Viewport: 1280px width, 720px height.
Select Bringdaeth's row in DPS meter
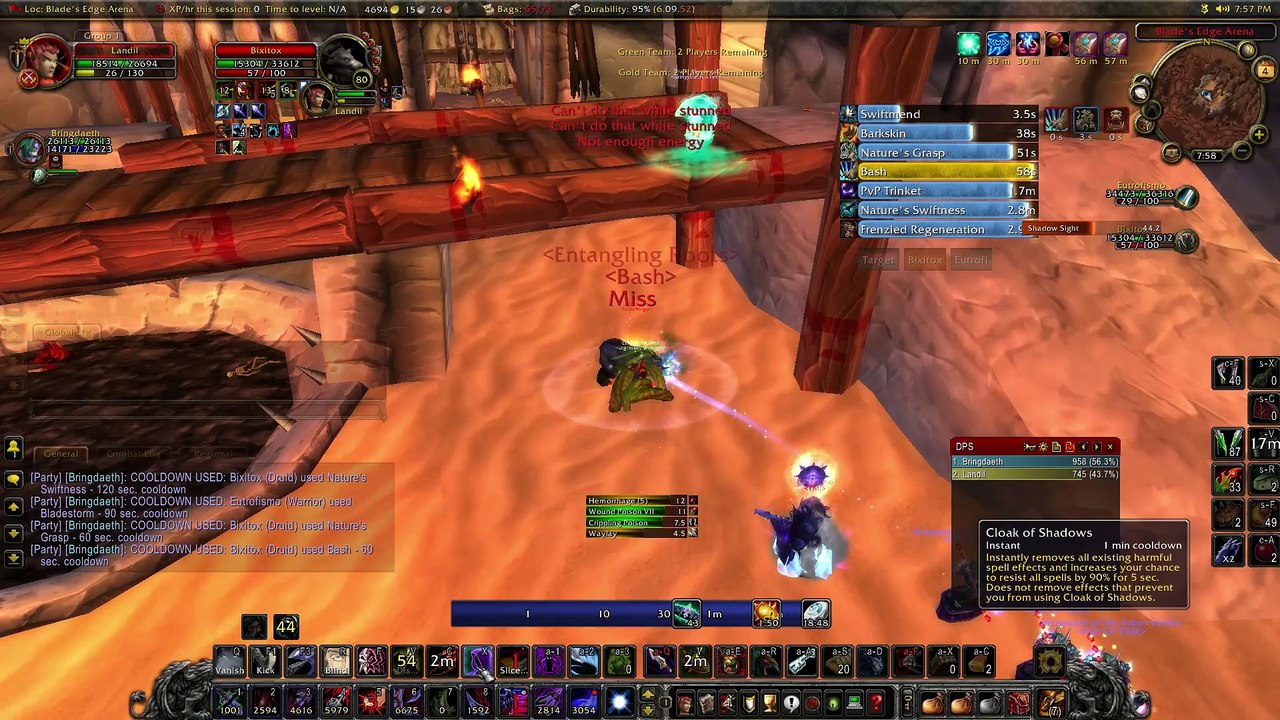click(1034, 462)
